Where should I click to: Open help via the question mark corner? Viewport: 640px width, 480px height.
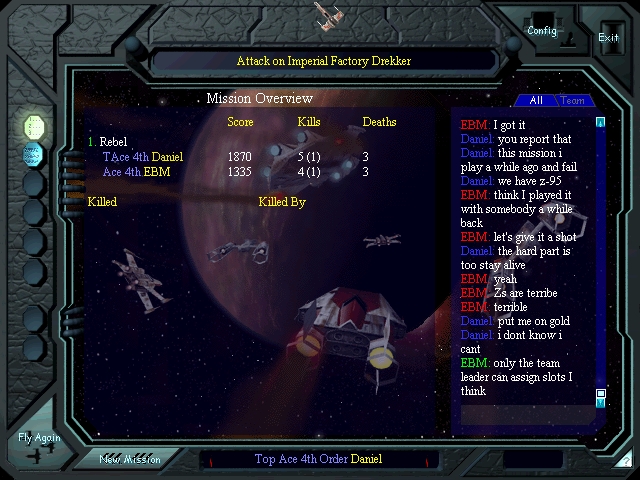tap(625, 461)
